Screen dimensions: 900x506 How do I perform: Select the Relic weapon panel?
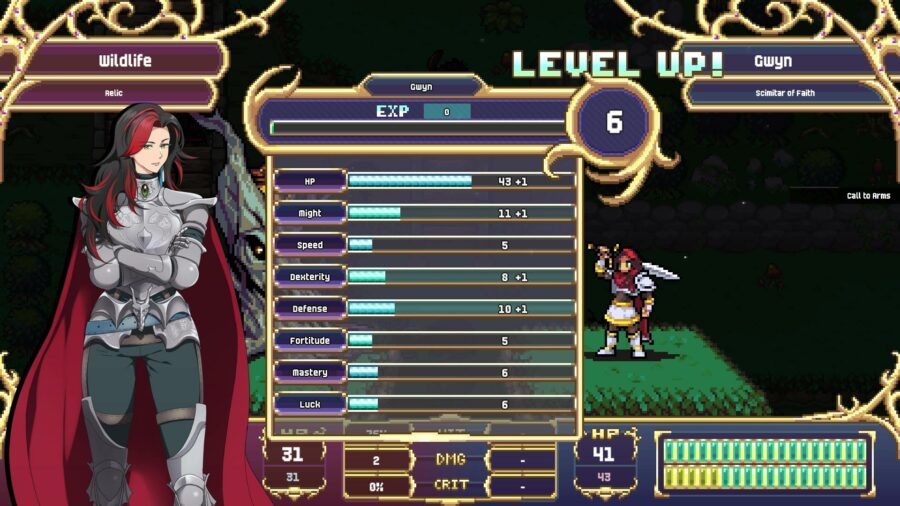coord(113,94)
